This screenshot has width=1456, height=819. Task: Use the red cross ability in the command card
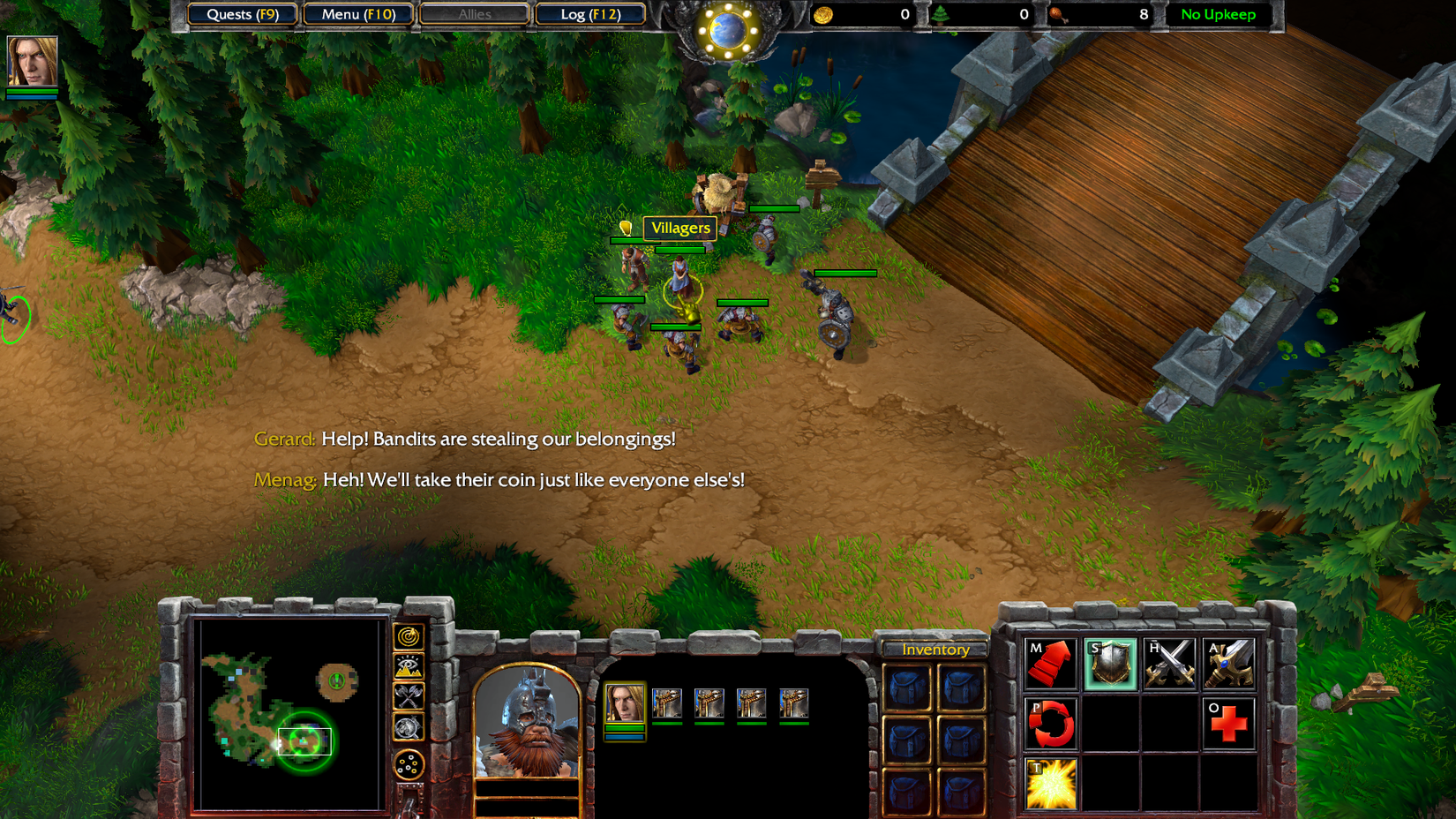1228,722
